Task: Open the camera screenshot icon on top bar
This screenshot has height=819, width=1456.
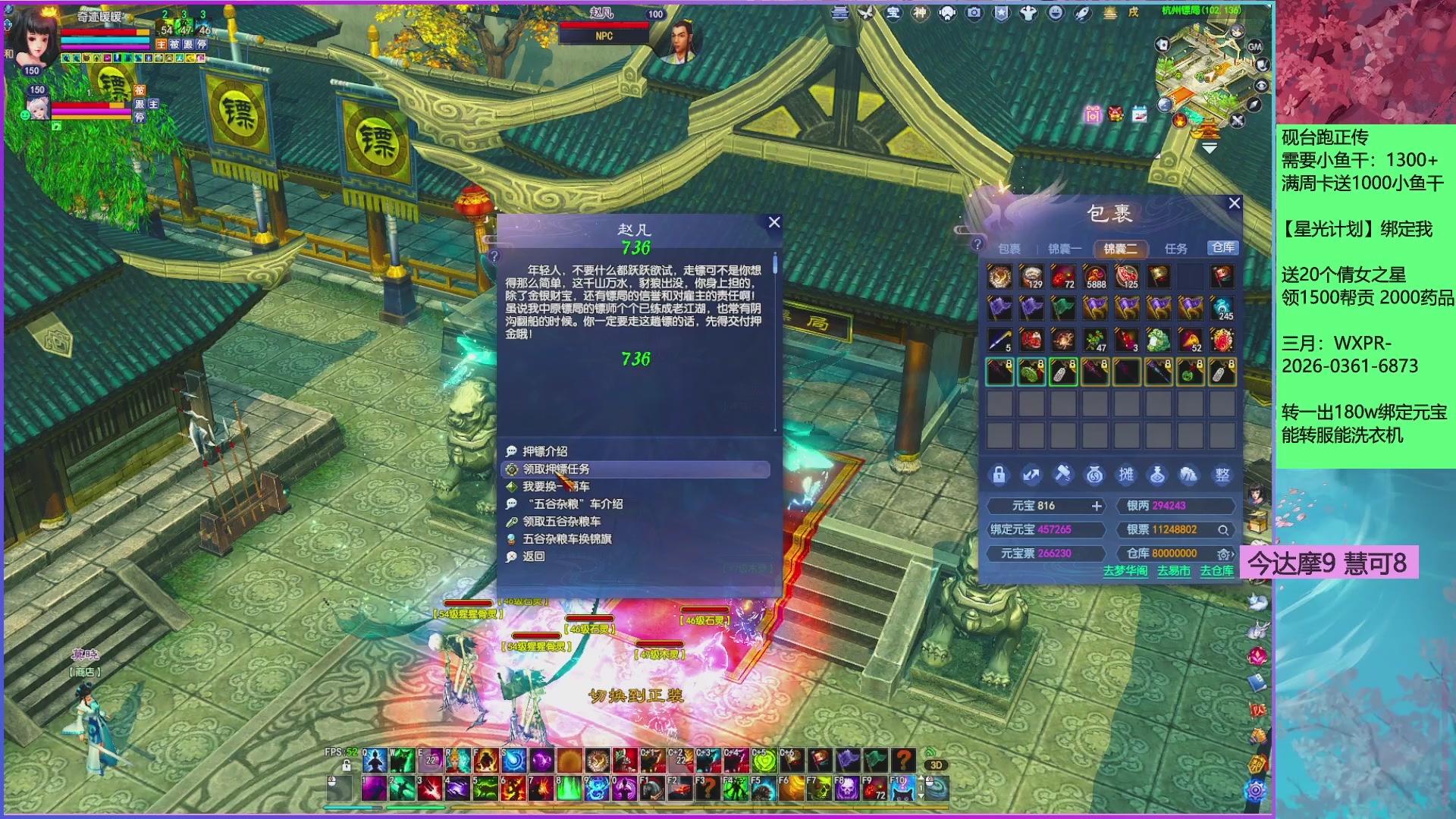Action: tap(974, 13)
